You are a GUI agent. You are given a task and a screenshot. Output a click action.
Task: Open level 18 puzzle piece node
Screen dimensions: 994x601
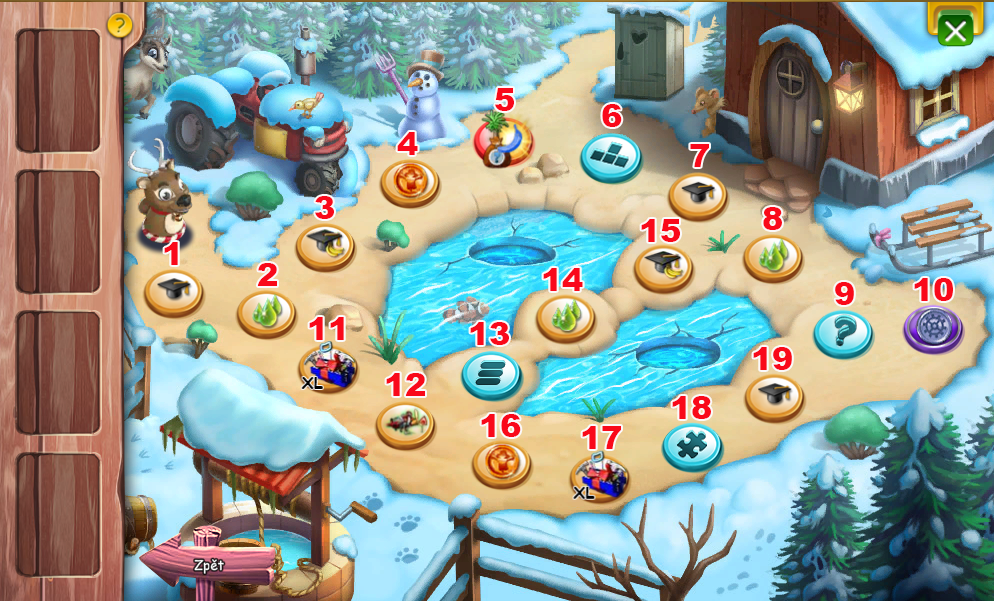[x=692, y=446]
